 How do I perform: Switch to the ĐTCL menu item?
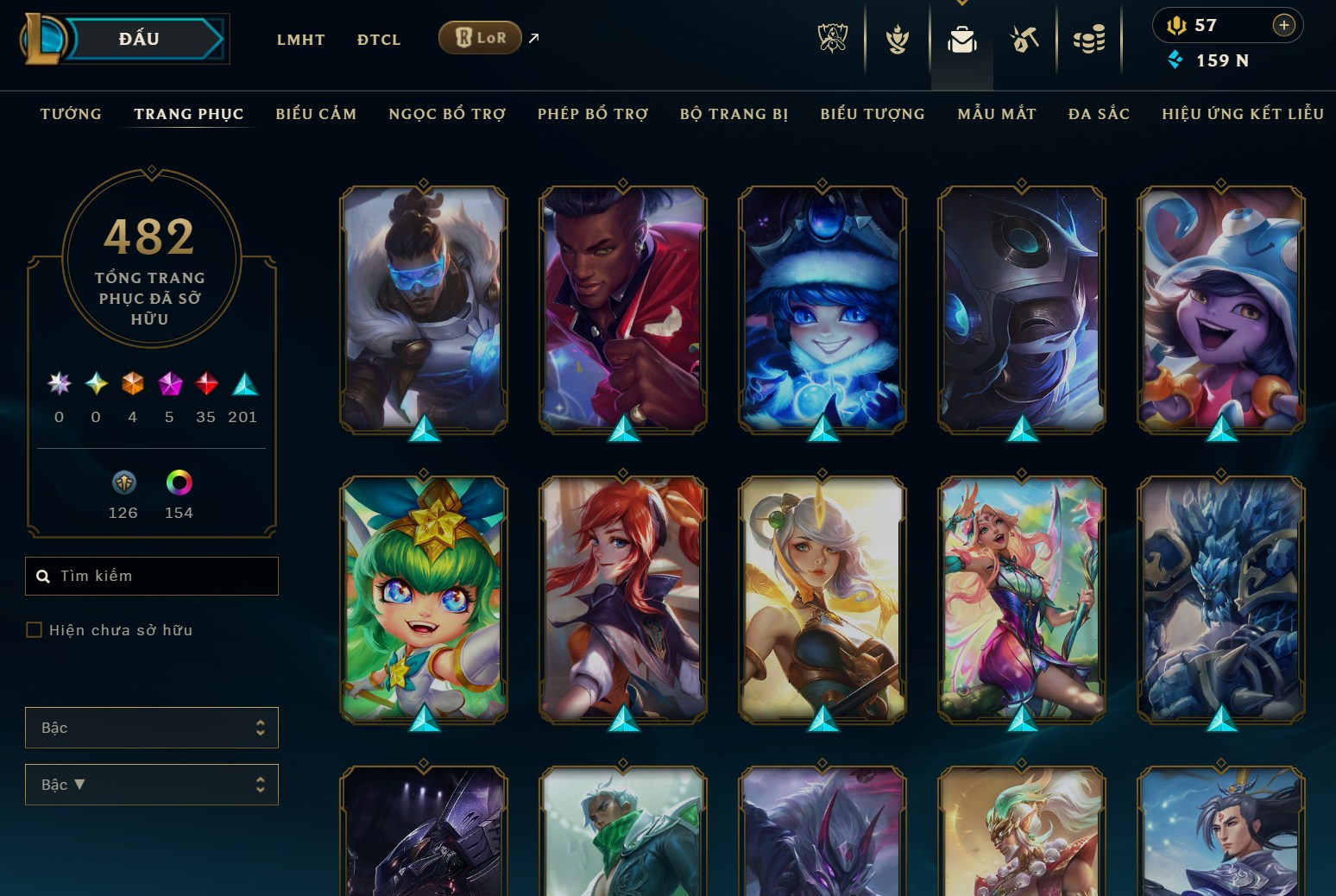[x=377, y=39]
